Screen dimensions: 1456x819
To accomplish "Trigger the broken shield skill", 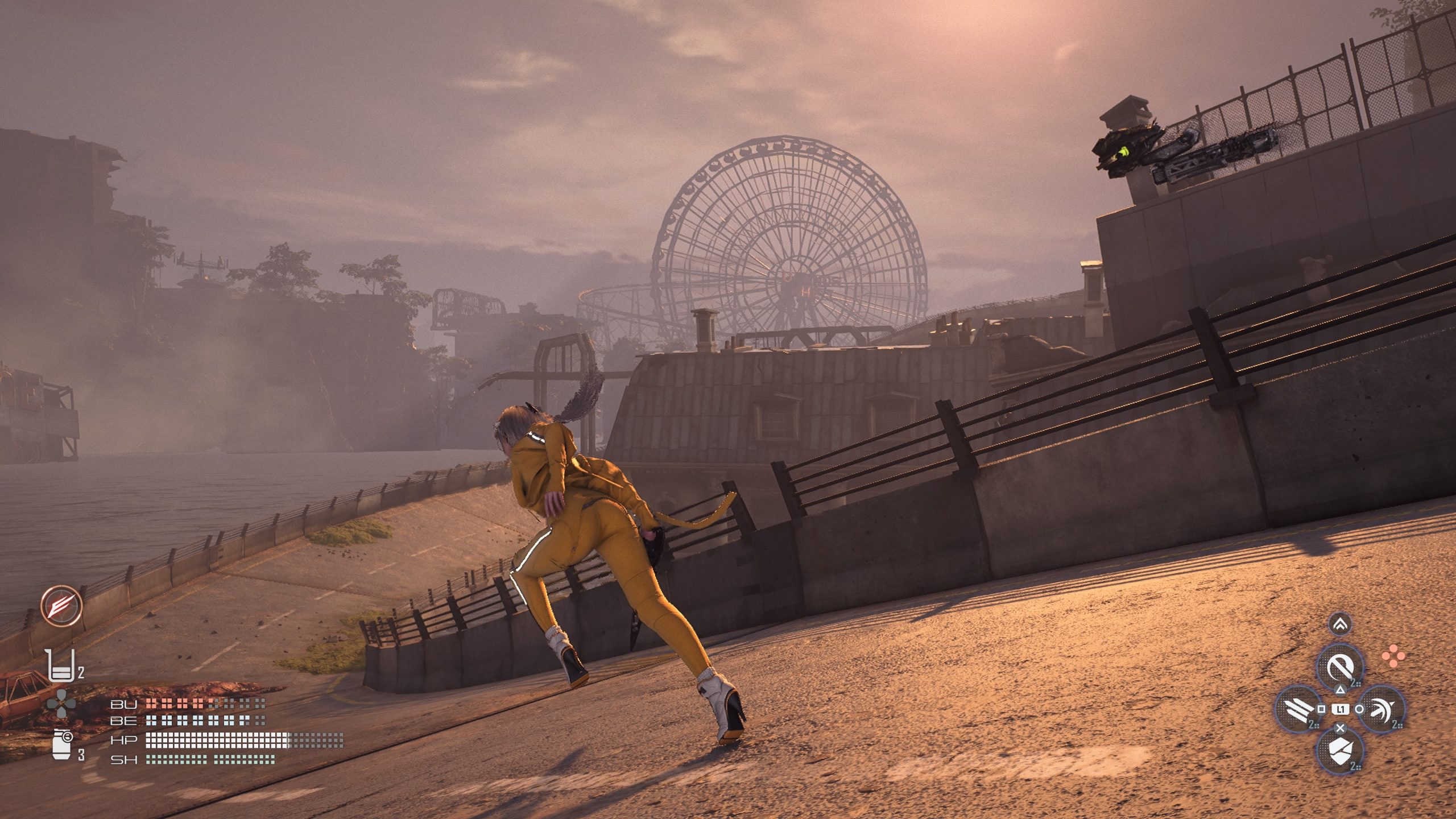I will 1341,750.
